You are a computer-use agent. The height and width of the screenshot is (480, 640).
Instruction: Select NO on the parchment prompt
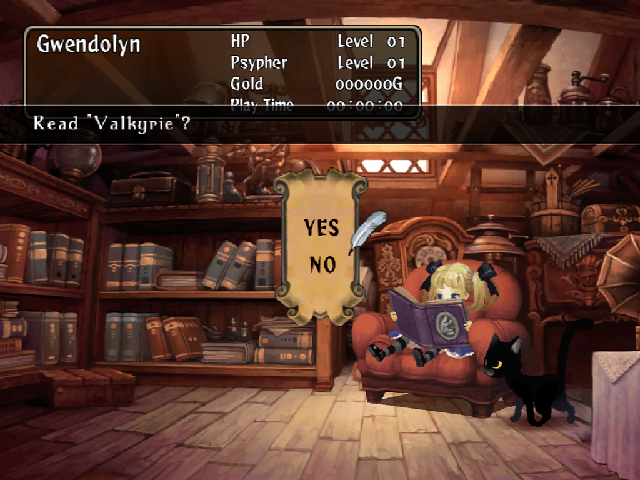(x=321, y=264)
